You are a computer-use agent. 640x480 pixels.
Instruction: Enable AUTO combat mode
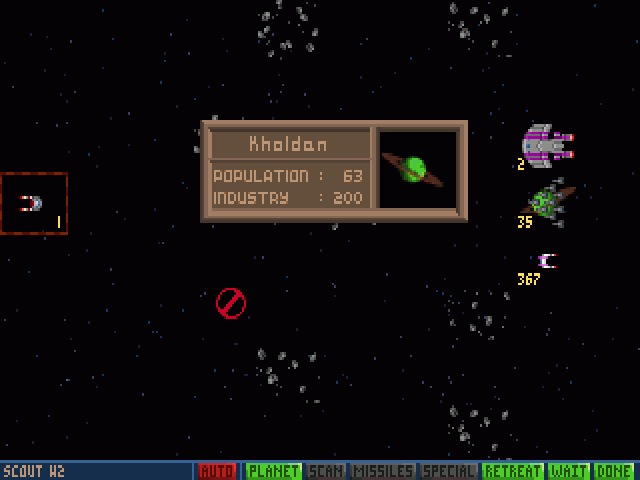(x=216, y=471)
